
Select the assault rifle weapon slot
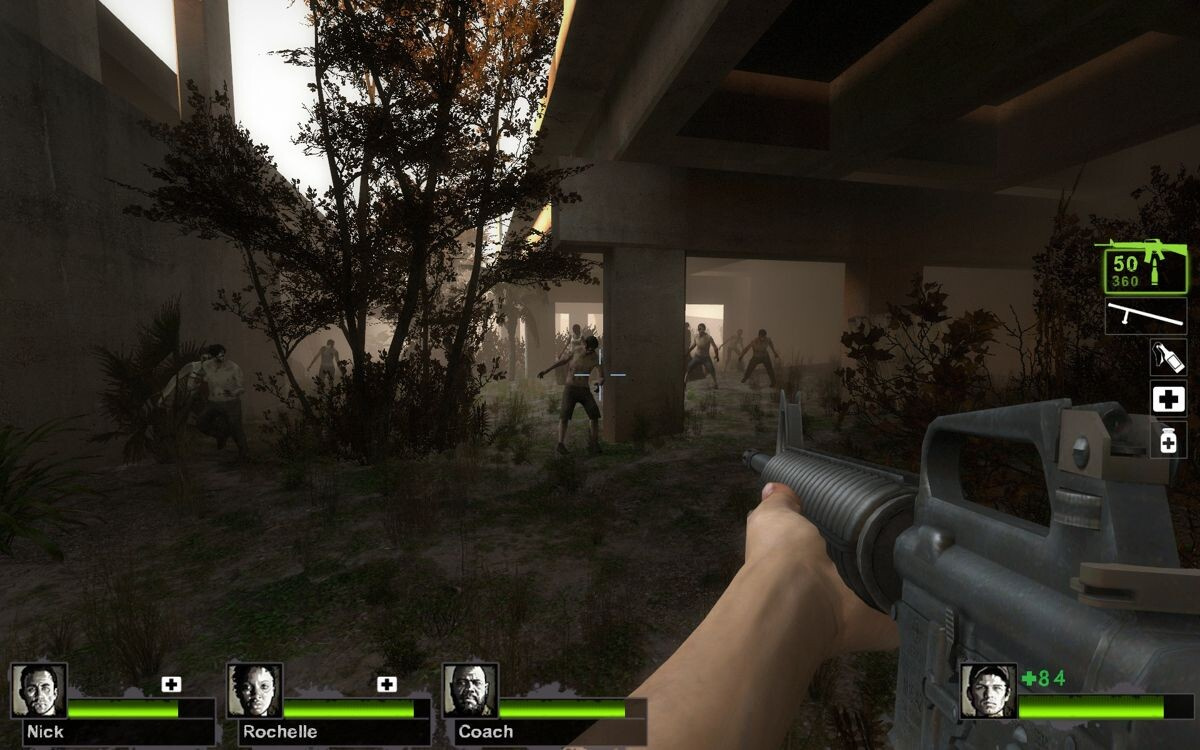pos(1145,267)
